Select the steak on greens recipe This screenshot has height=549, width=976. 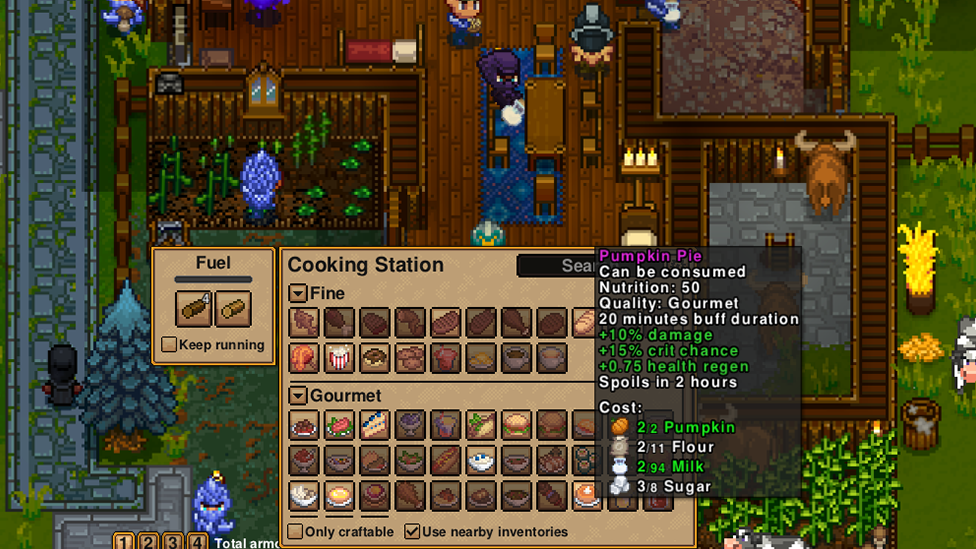(x=339, y=426)
